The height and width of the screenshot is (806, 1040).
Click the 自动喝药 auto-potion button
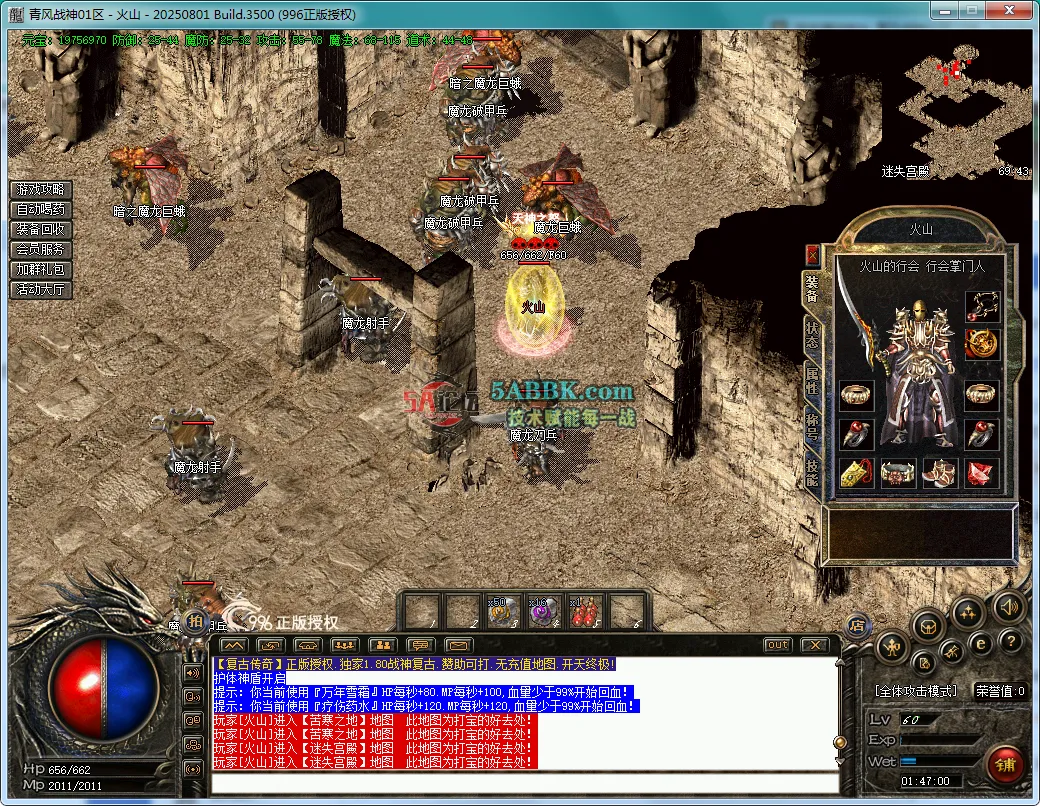click(x=41, y=209)
